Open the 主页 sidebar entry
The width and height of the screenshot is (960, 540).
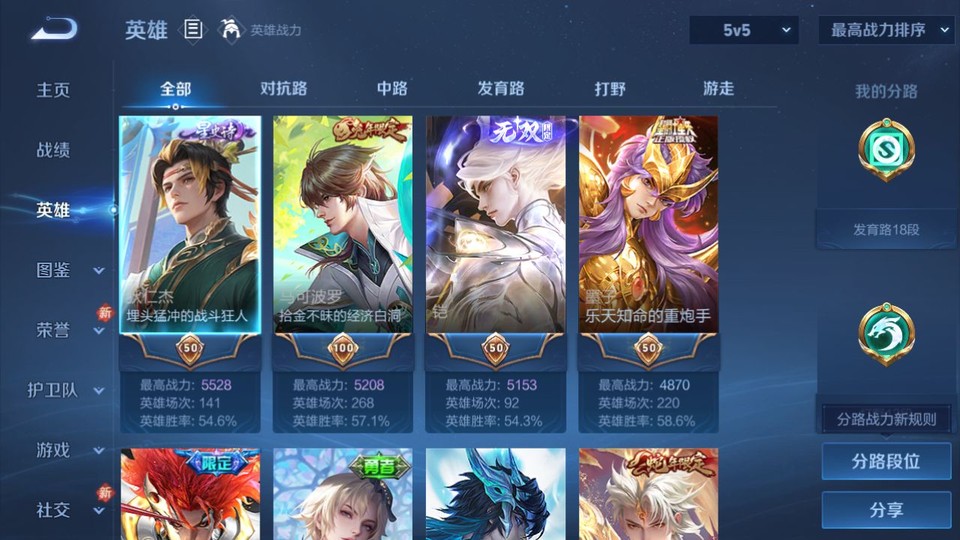pyautogui.click(x=54, y=90)
